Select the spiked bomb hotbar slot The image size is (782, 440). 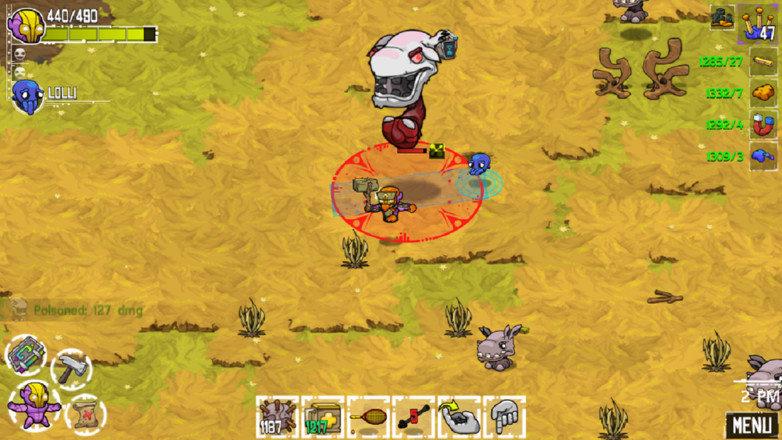click(x=275, y=414)
